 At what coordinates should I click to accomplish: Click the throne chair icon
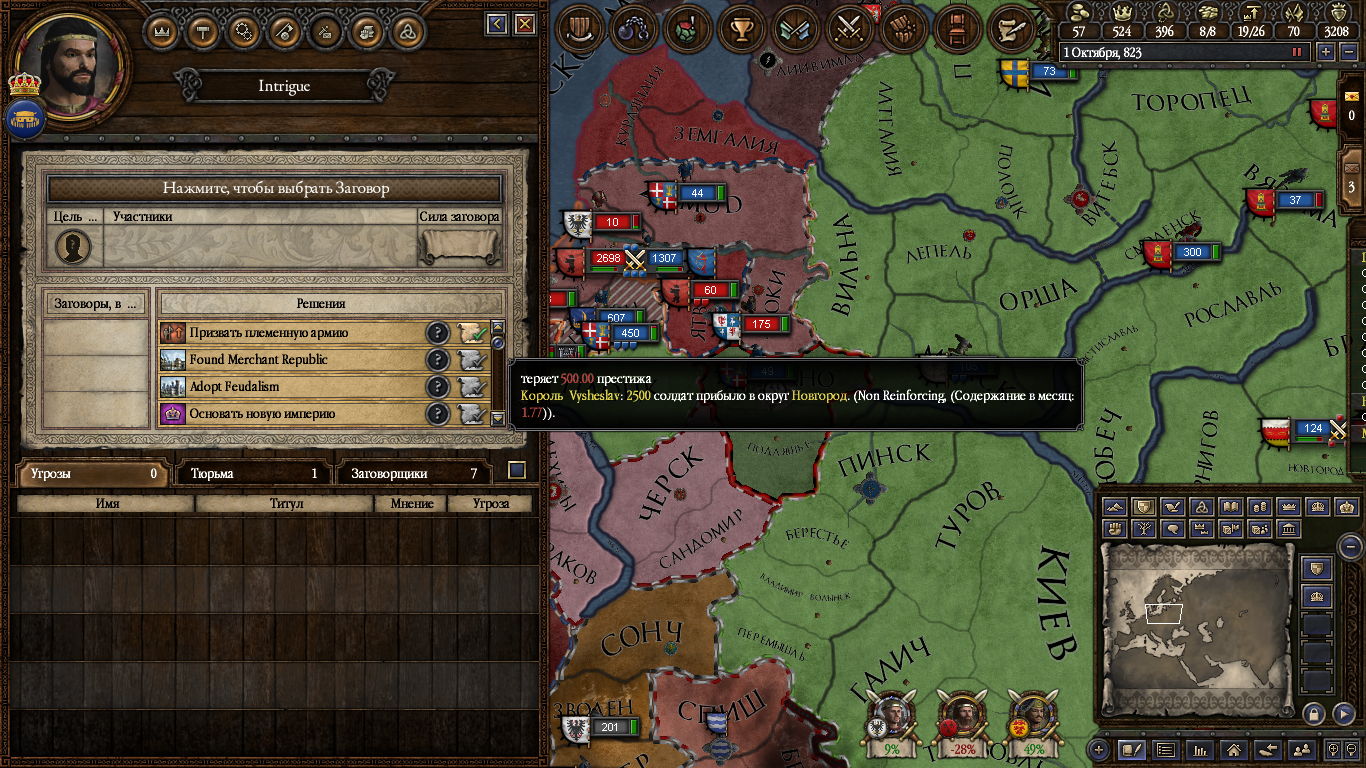pos(958,27)
